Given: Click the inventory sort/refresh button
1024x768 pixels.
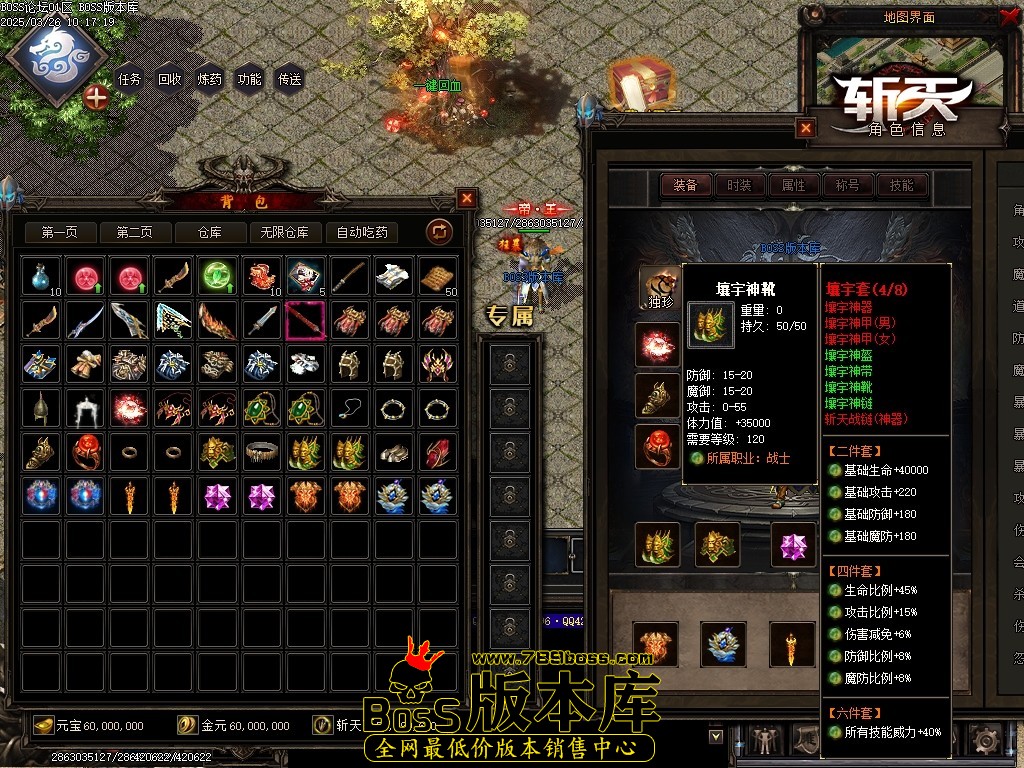Looking at the screenshot, I should pos(439,232).
